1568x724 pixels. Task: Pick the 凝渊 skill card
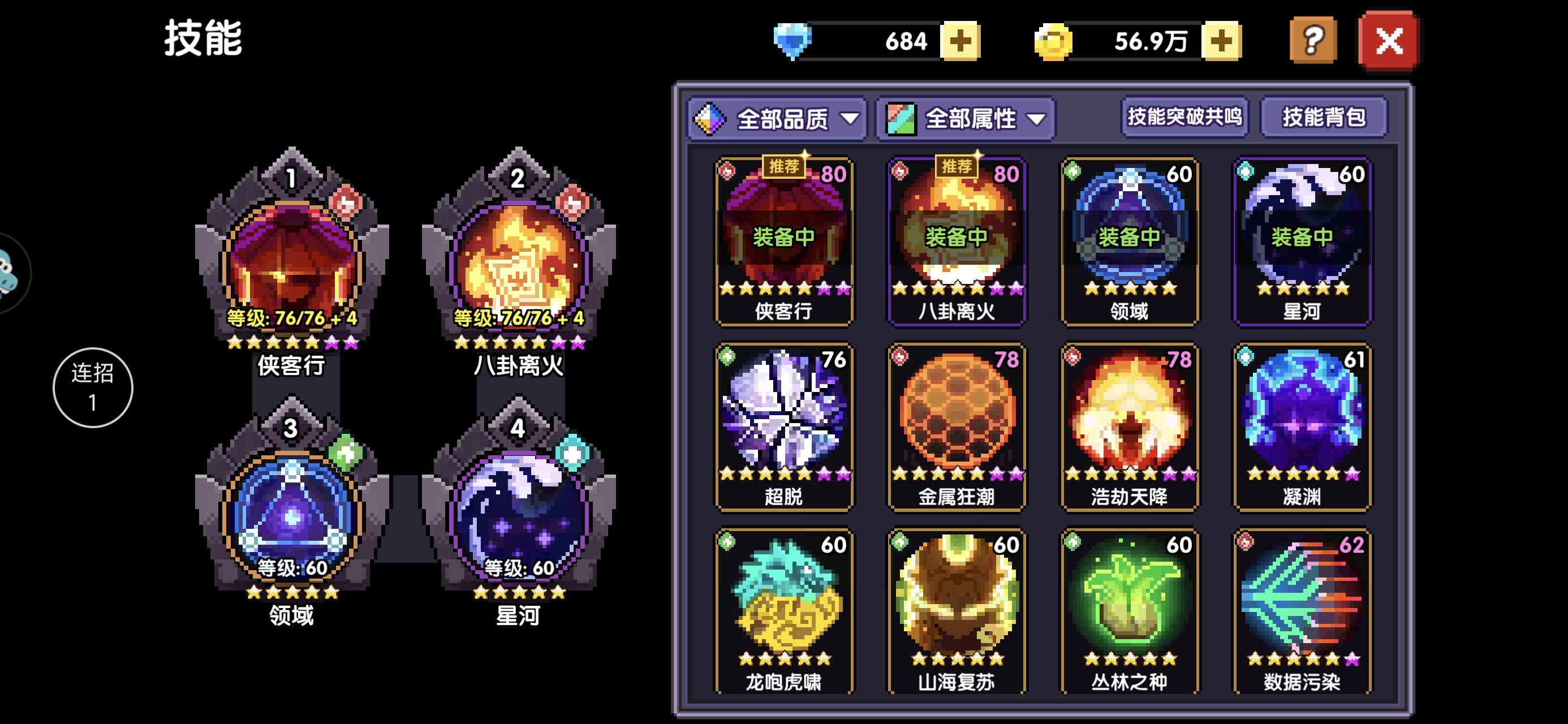point(1302,426)
